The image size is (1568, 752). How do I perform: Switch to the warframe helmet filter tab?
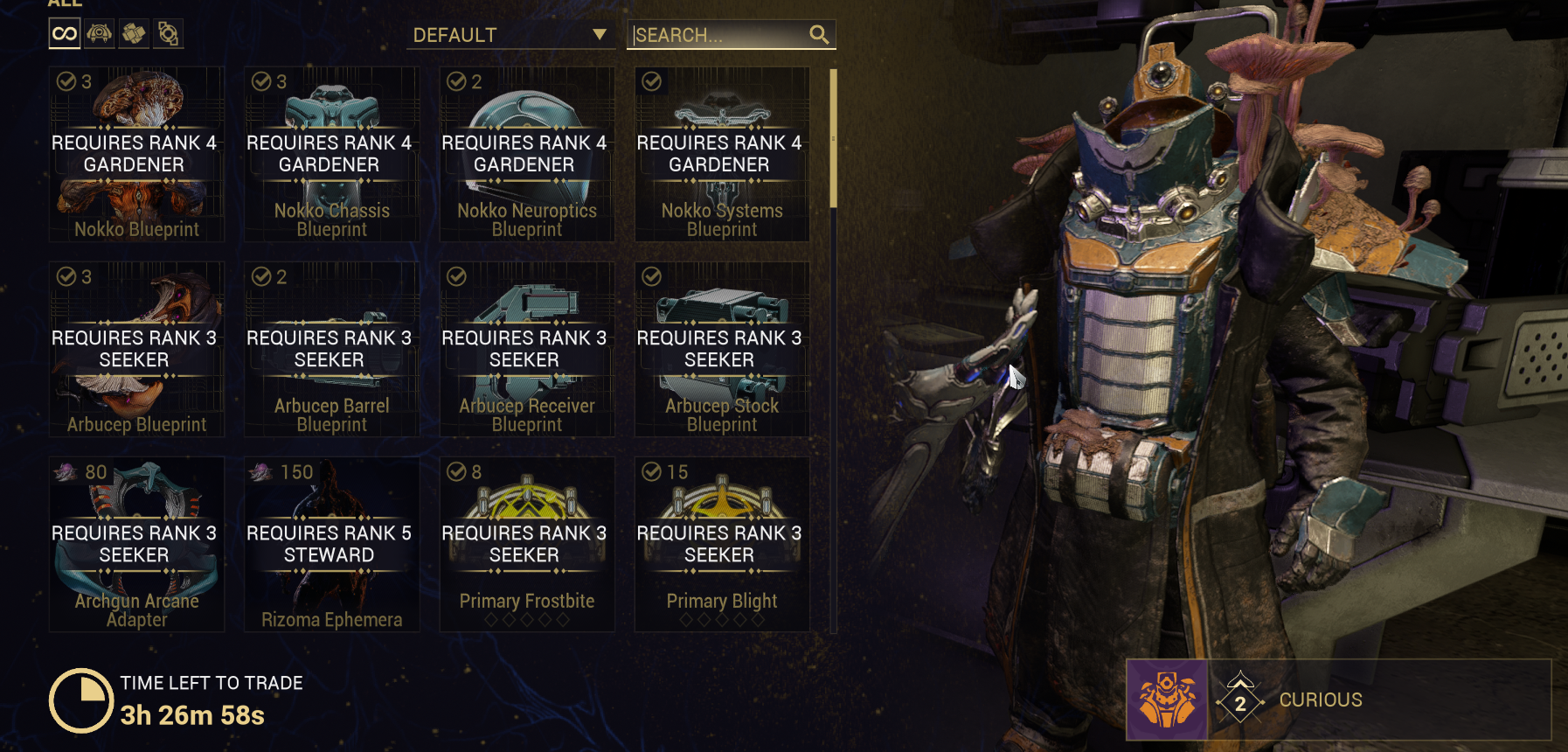point(100,34)
